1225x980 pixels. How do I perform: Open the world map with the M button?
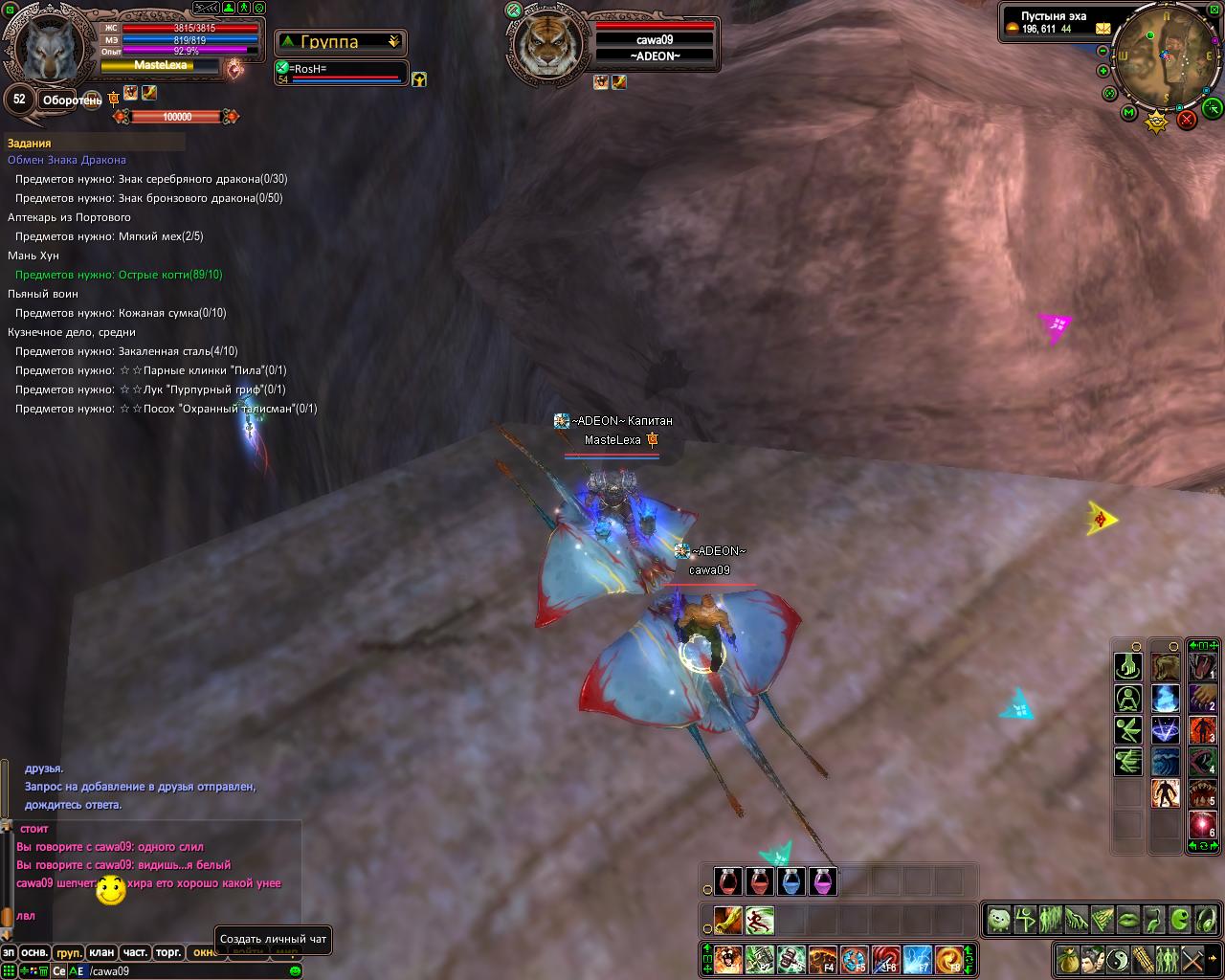pos(1129,114)
